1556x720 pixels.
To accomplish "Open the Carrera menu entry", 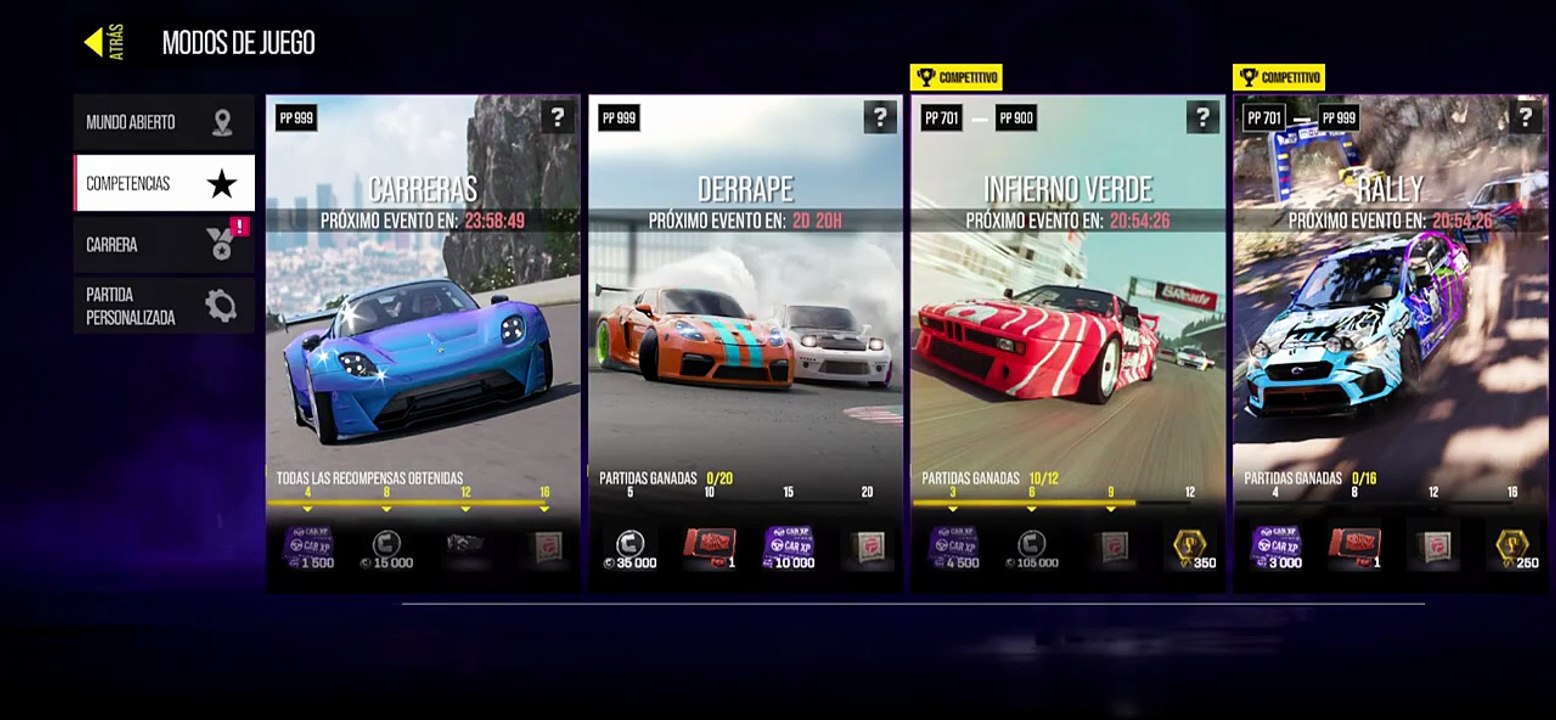I will (163, 245).
